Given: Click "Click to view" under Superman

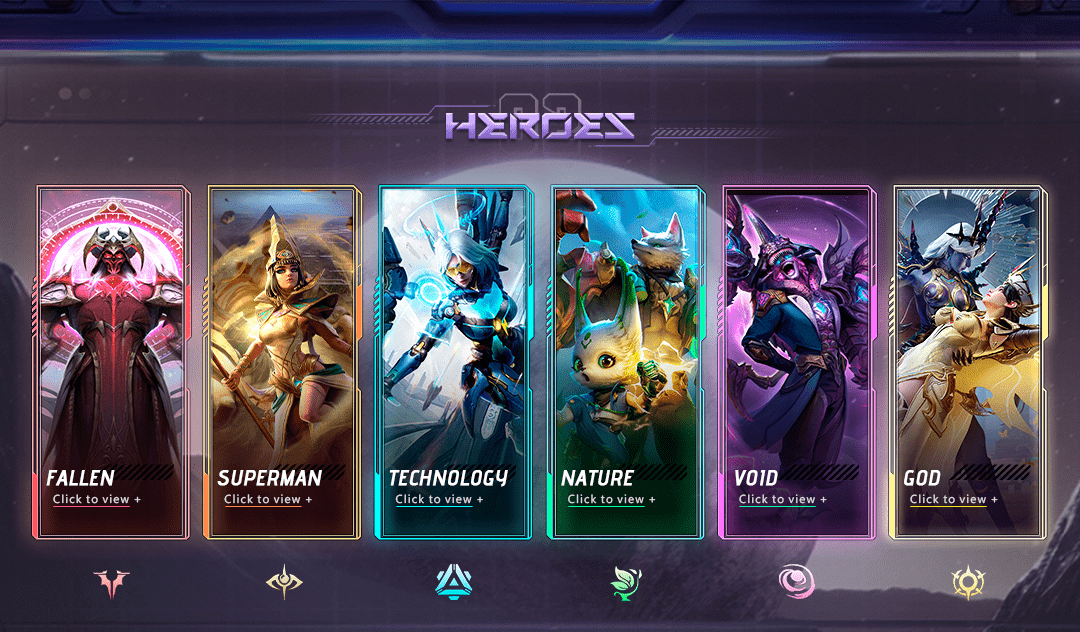Looking at the screenshot, I should [268, 499].
